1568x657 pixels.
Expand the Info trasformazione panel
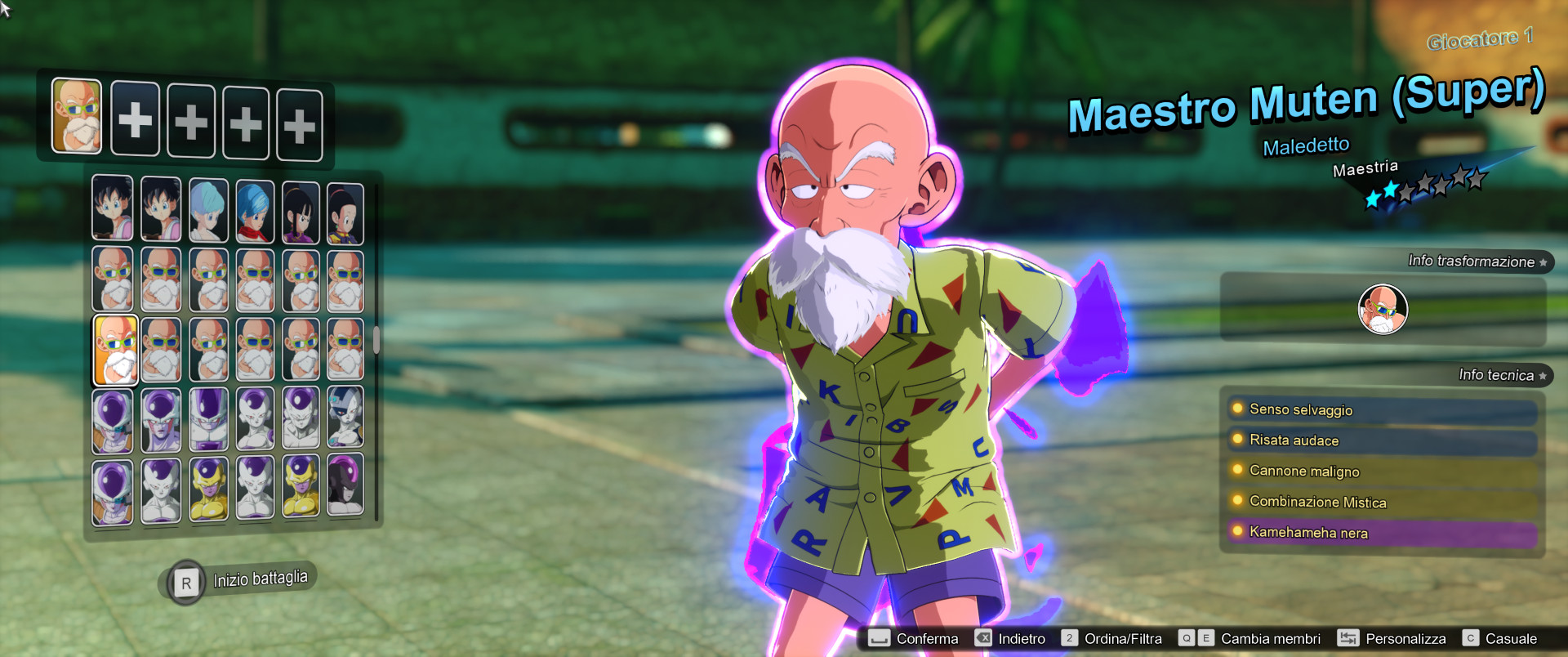coord(1472,262)
